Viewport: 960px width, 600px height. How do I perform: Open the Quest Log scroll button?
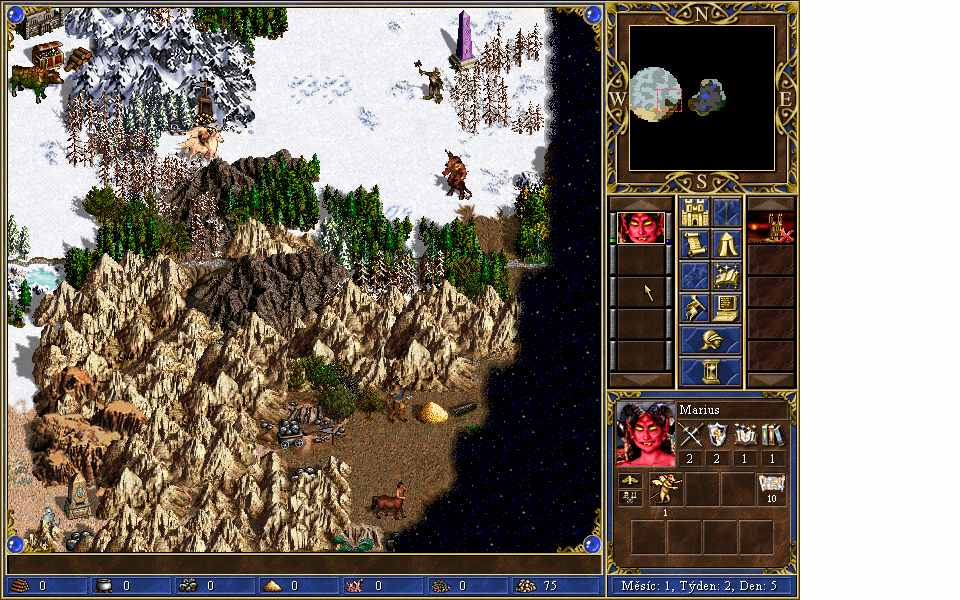coord(695,244)
